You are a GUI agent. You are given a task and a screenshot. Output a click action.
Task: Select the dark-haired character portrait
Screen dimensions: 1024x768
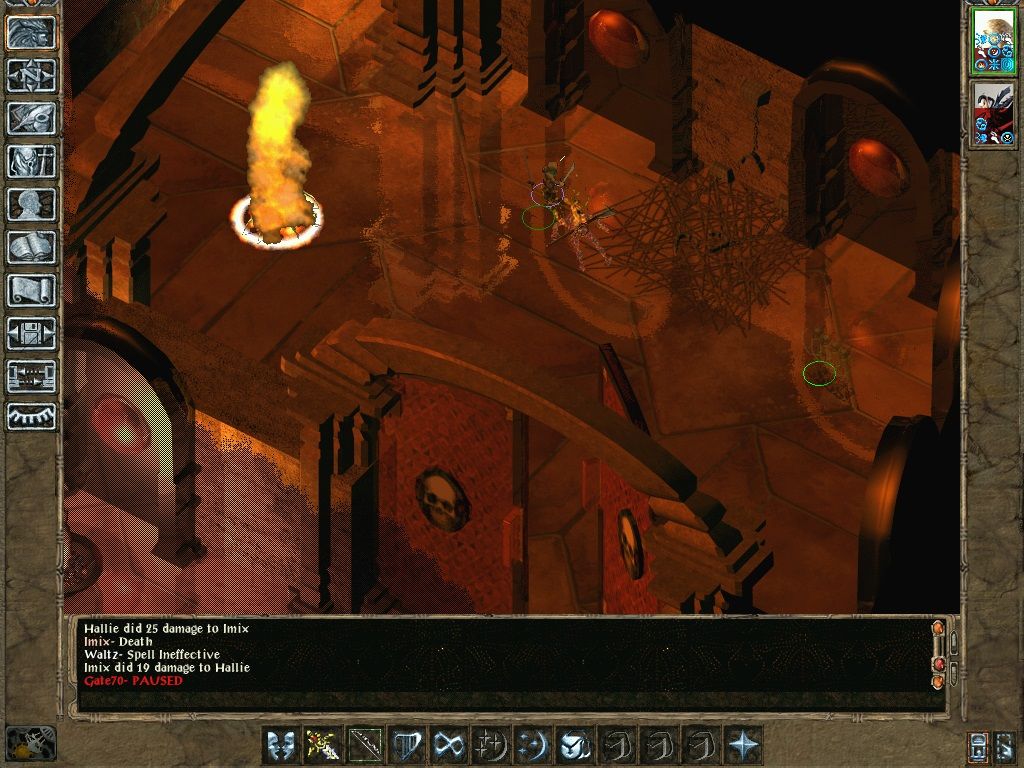point(993,113)
